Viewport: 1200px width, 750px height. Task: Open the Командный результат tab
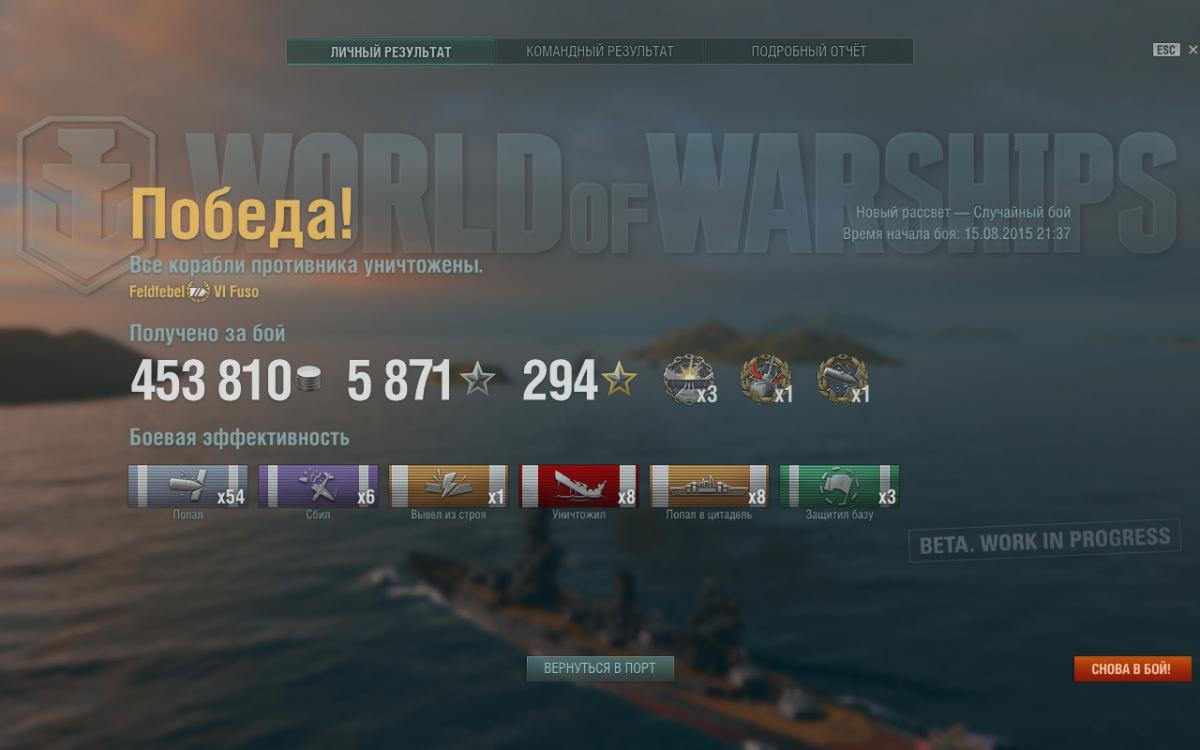[600, 52]
